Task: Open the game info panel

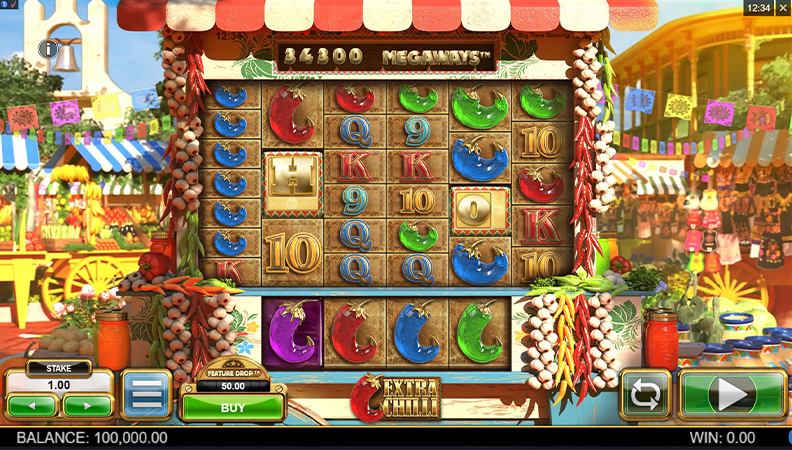Action: point(46,48)
